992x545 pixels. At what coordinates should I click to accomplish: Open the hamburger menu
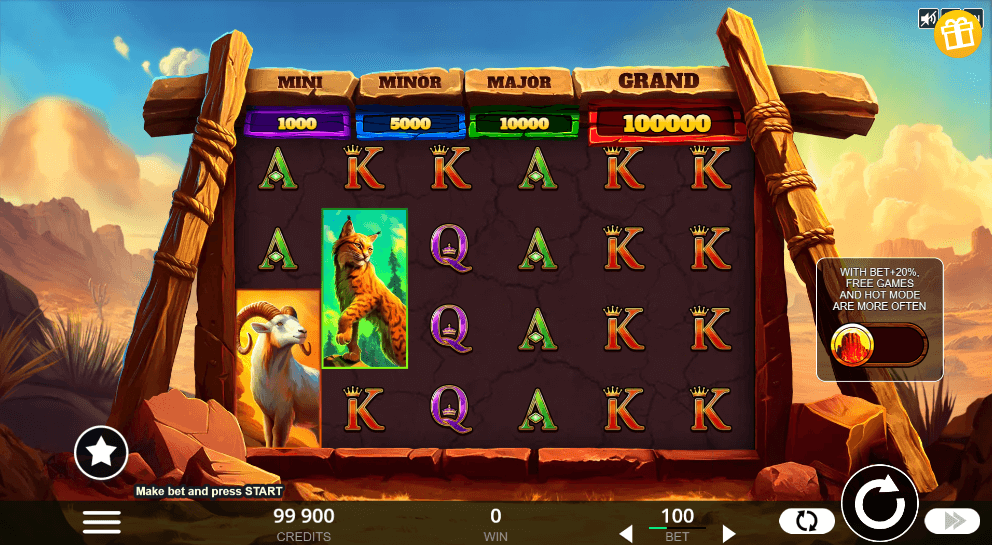(x=101, y=521)
